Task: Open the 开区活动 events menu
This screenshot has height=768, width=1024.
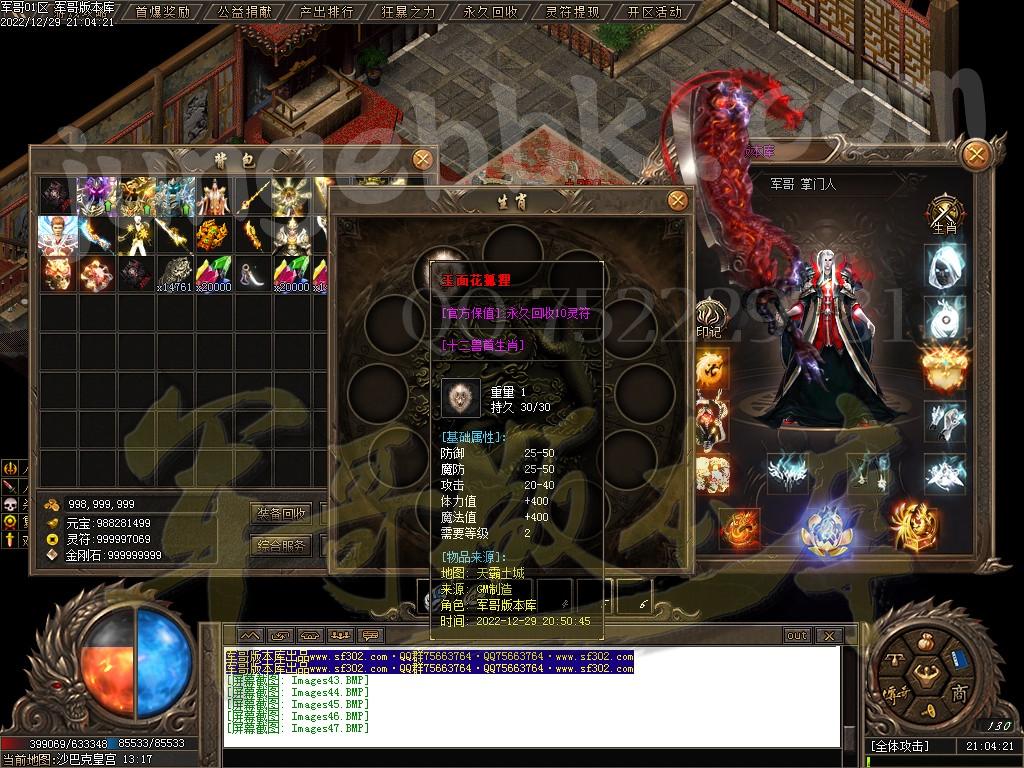Action: coord(654,12)
